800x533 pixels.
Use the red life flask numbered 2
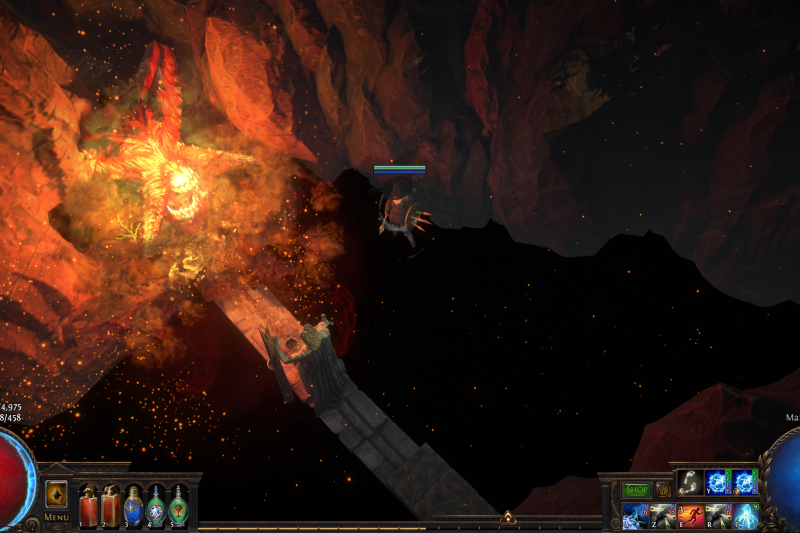coord(110,506)
